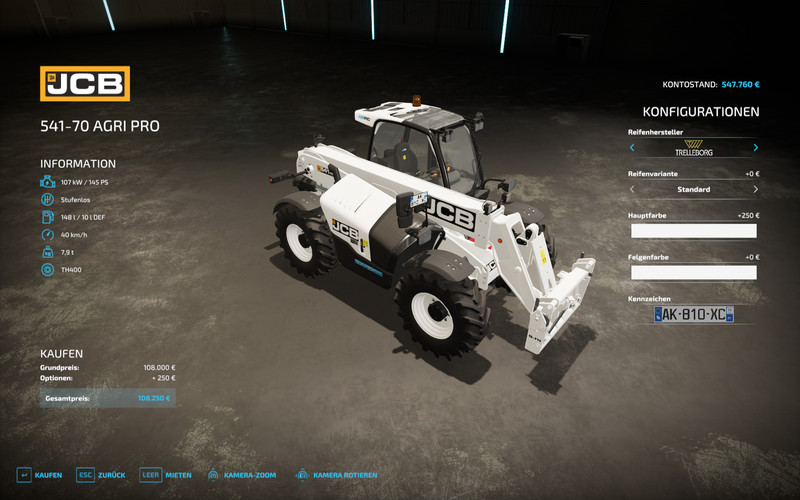The width and height of the screenshot is (800, 500).
Task: Select previous tire manufacturer before Trelleborg
Action: [632, 148]
